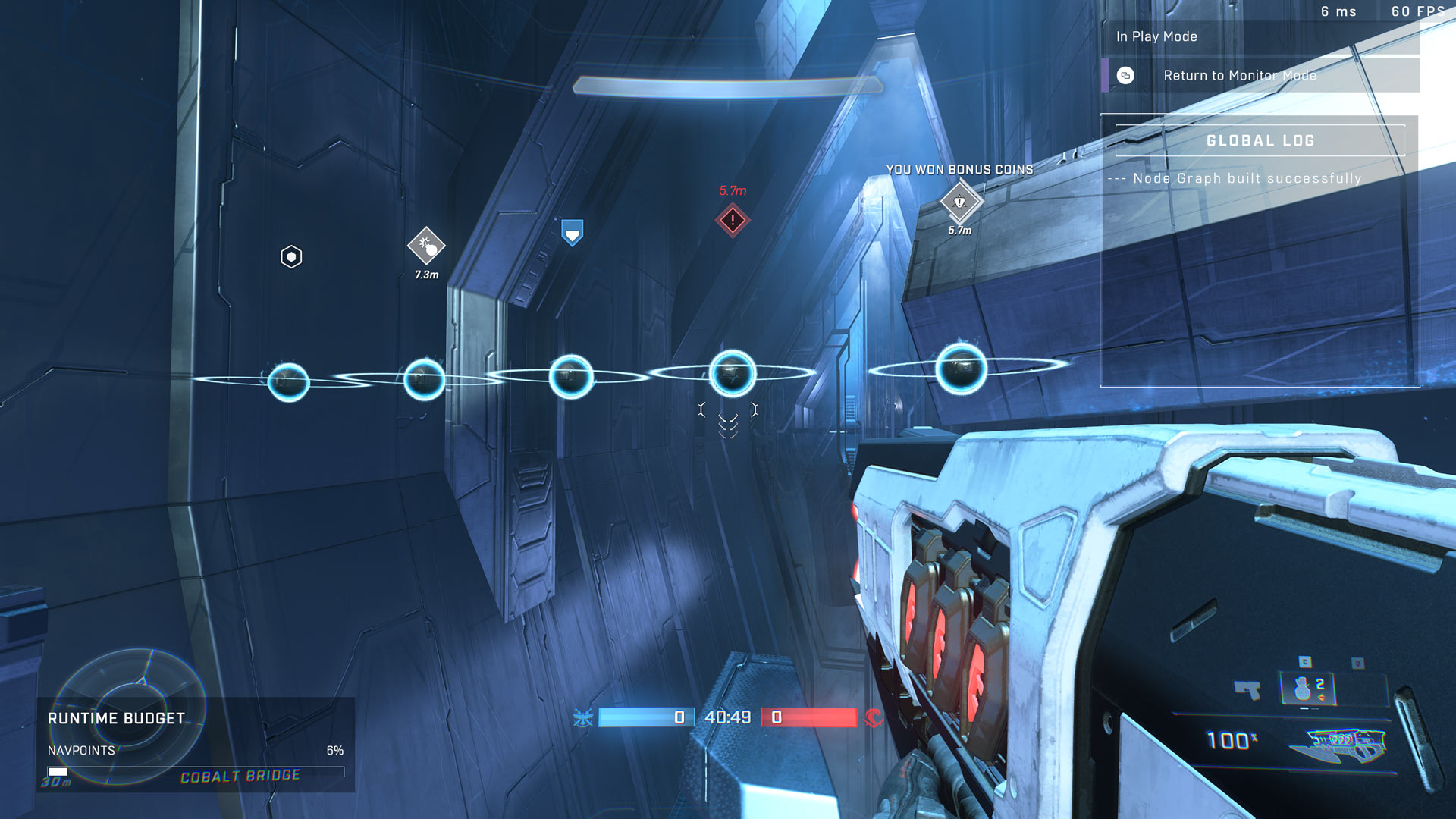Open the bonus coins trophy marker
The height and width of the screenshot is (819, 1456).
coord(959,202)
